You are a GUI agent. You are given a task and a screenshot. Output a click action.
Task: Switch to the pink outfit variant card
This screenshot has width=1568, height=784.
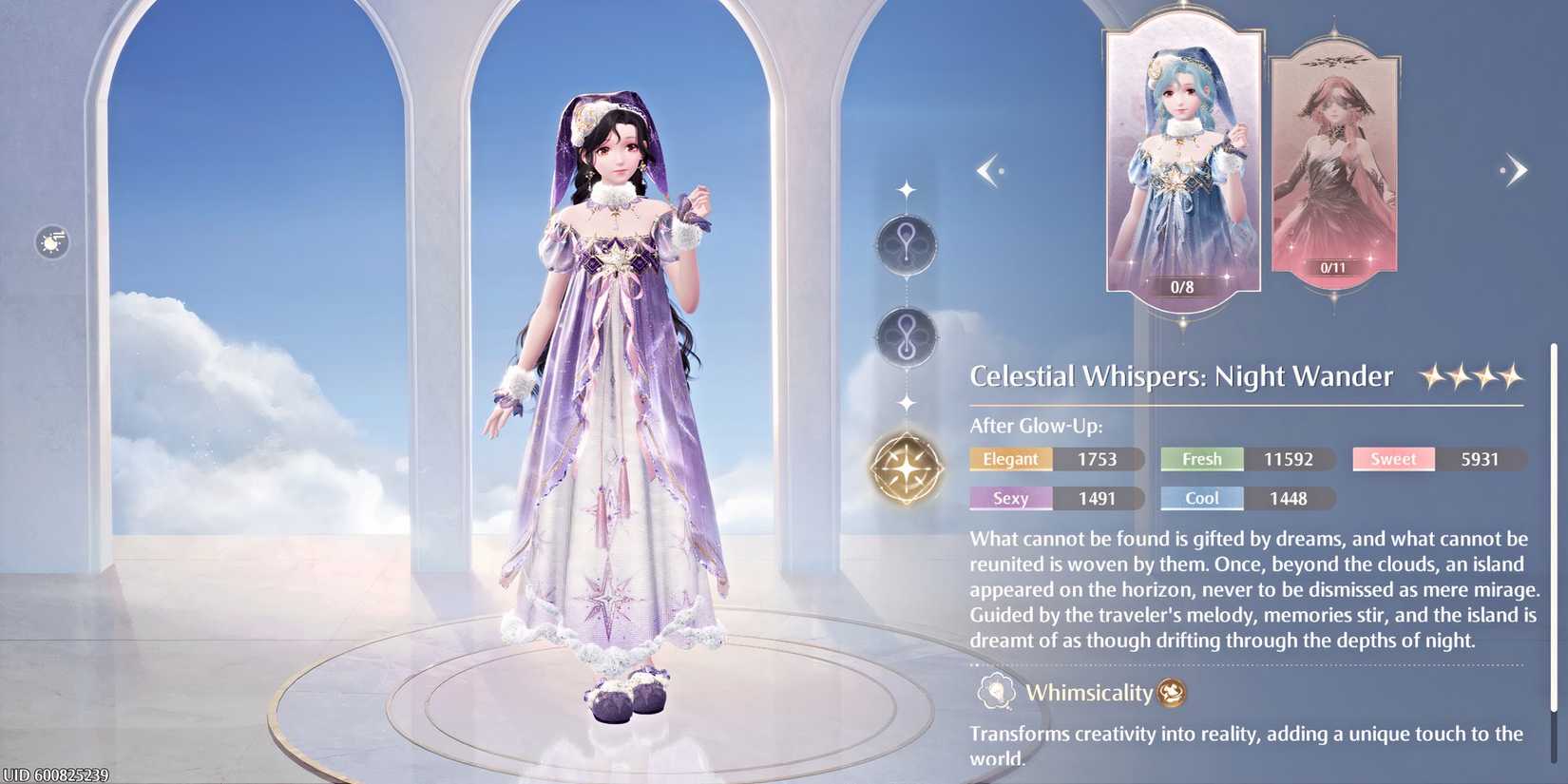[x=1333, y=162]
